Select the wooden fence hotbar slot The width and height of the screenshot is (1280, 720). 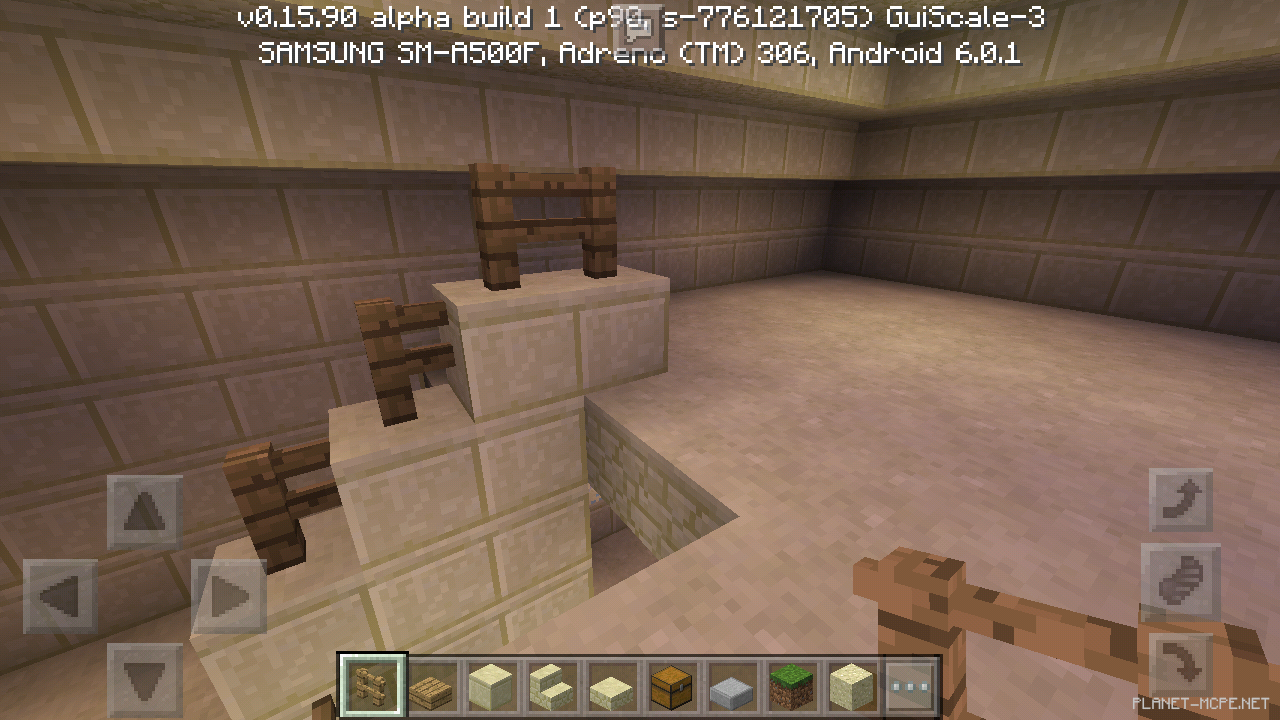[373, 687]
